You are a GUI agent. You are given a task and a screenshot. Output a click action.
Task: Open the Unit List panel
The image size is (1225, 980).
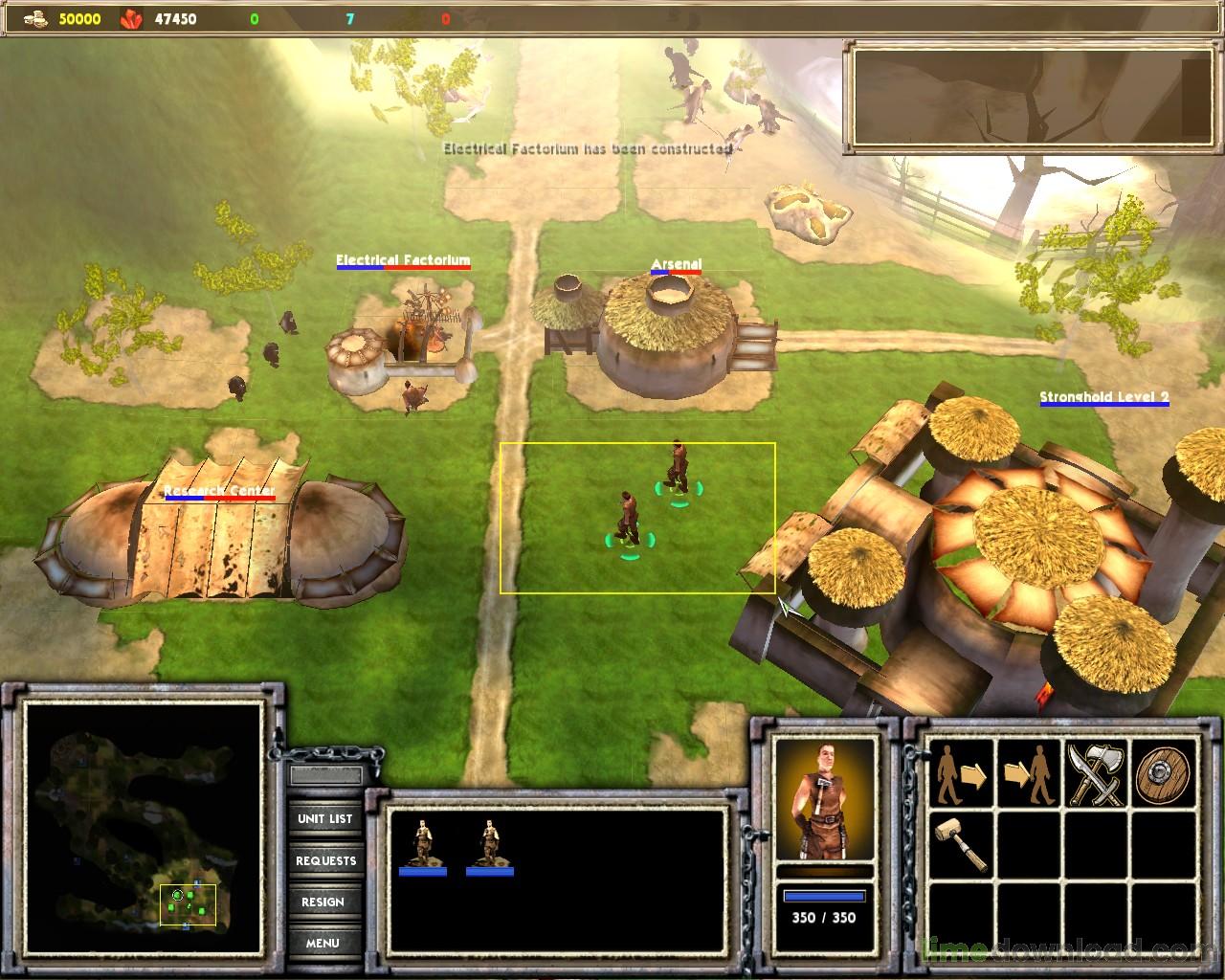click(x=325, y=819)
